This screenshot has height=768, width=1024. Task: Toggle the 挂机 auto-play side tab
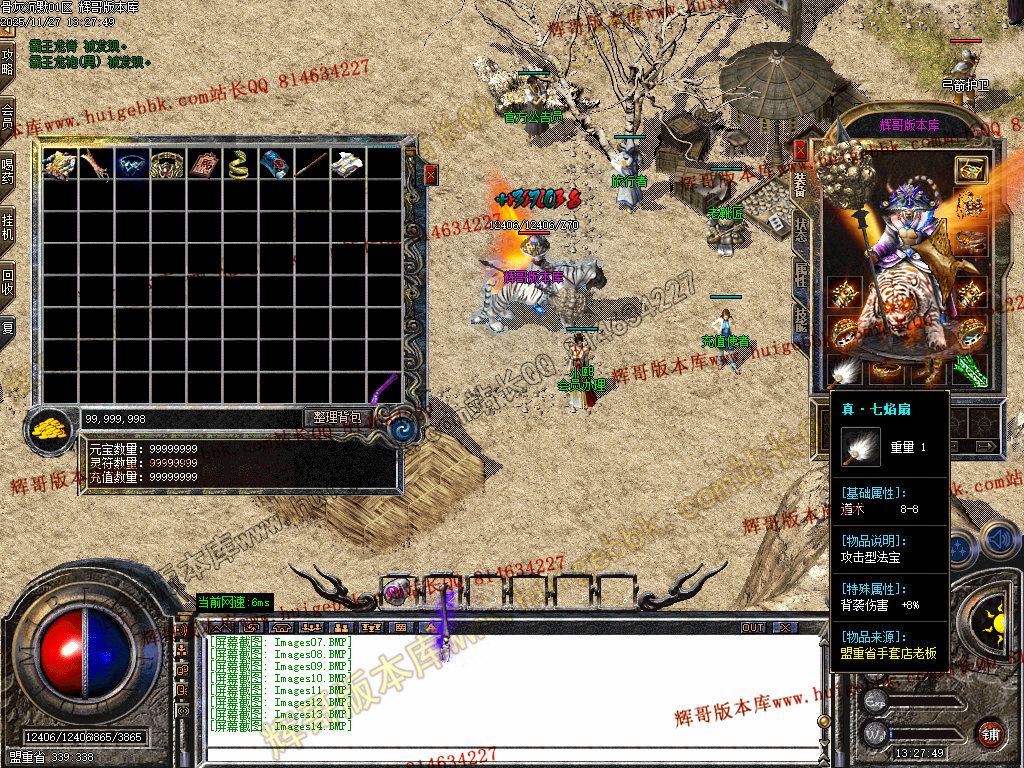[7, 225]
